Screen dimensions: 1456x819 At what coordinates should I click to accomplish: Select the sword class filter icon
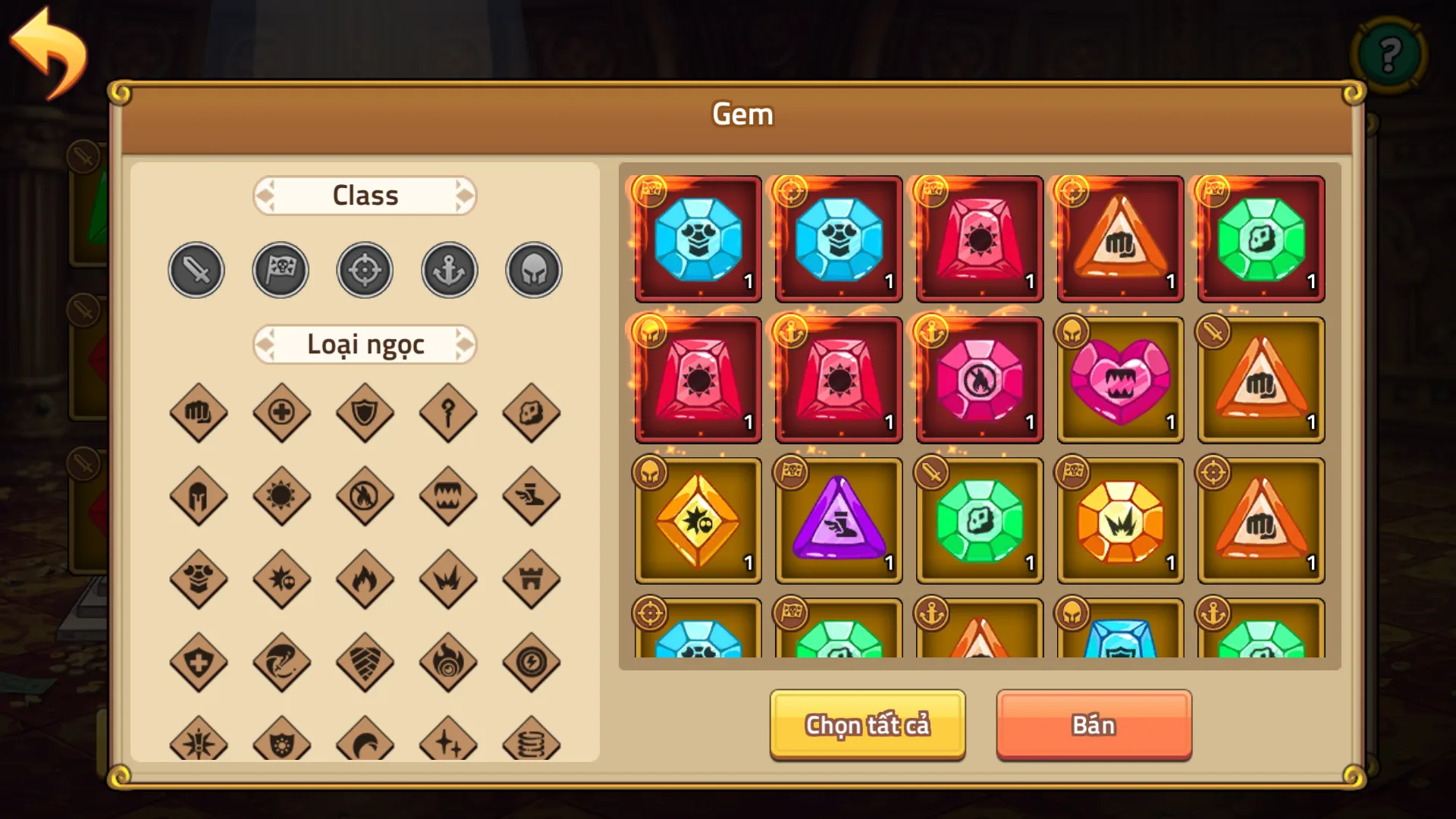click(196, 269)
